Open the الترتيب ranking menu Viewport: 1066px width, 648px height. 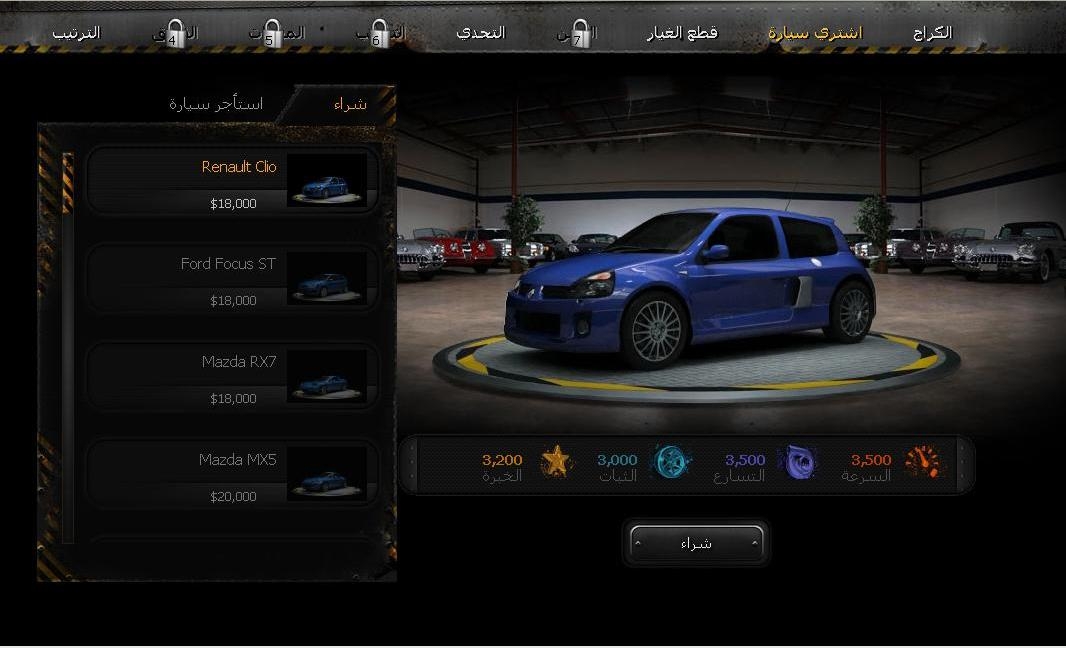click(x=77, y=33)
